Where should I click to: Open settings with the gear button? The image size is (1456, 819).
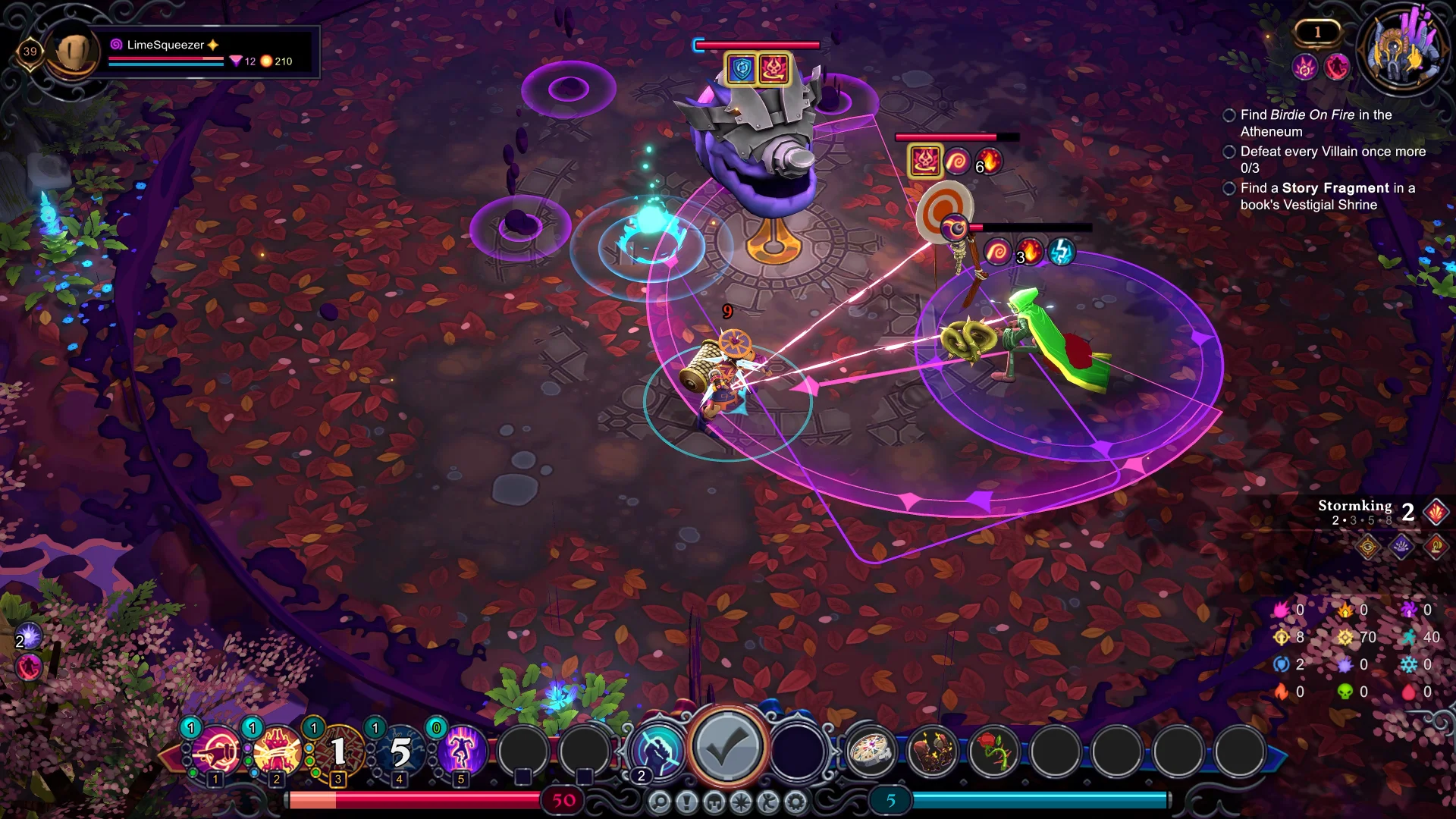click(x=796, y=802)
